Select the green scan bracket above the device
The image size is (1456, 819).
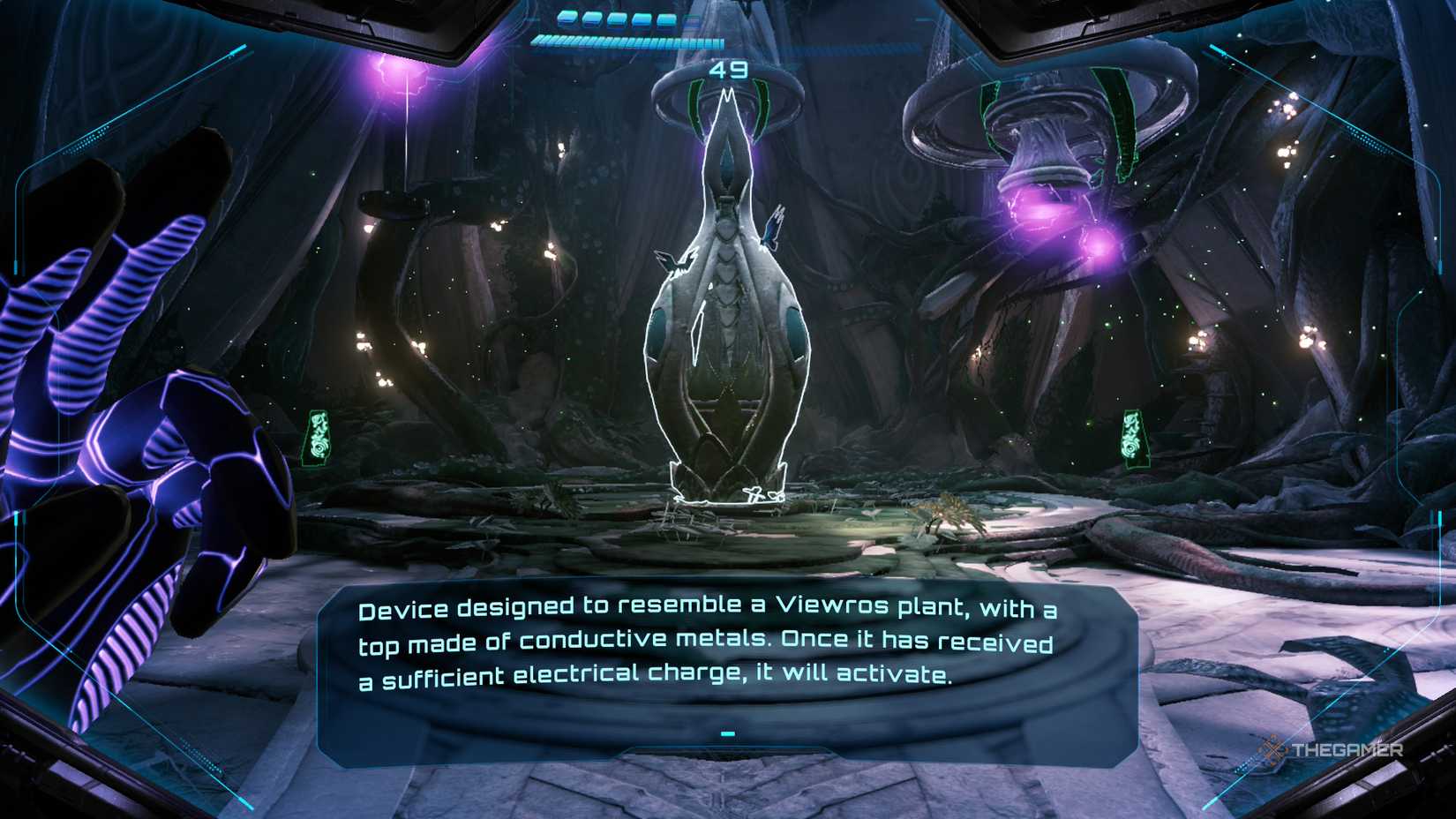tap(694, 101)
